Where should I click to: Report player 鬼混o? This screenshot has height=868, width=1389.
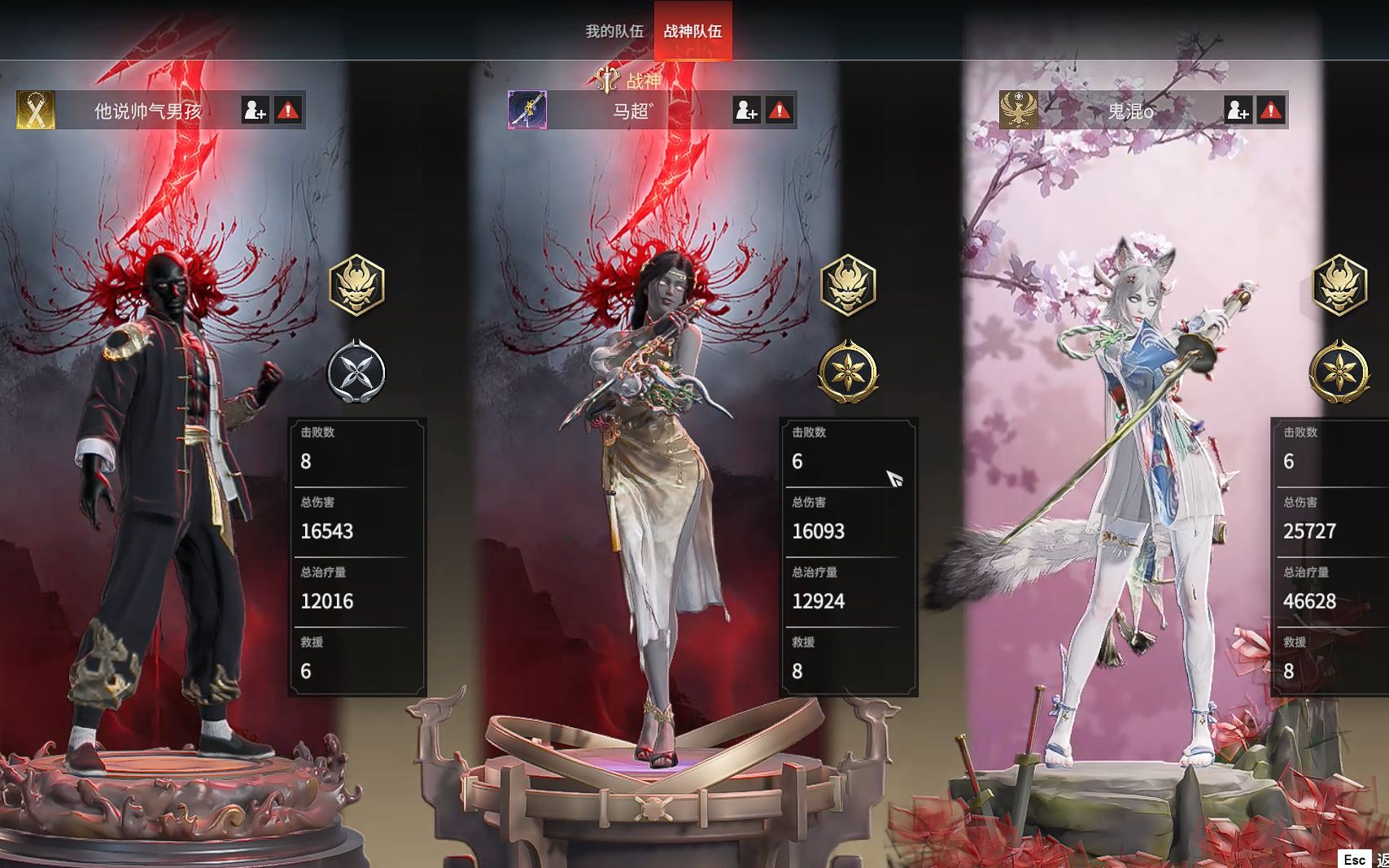[x=1271, y=110]
